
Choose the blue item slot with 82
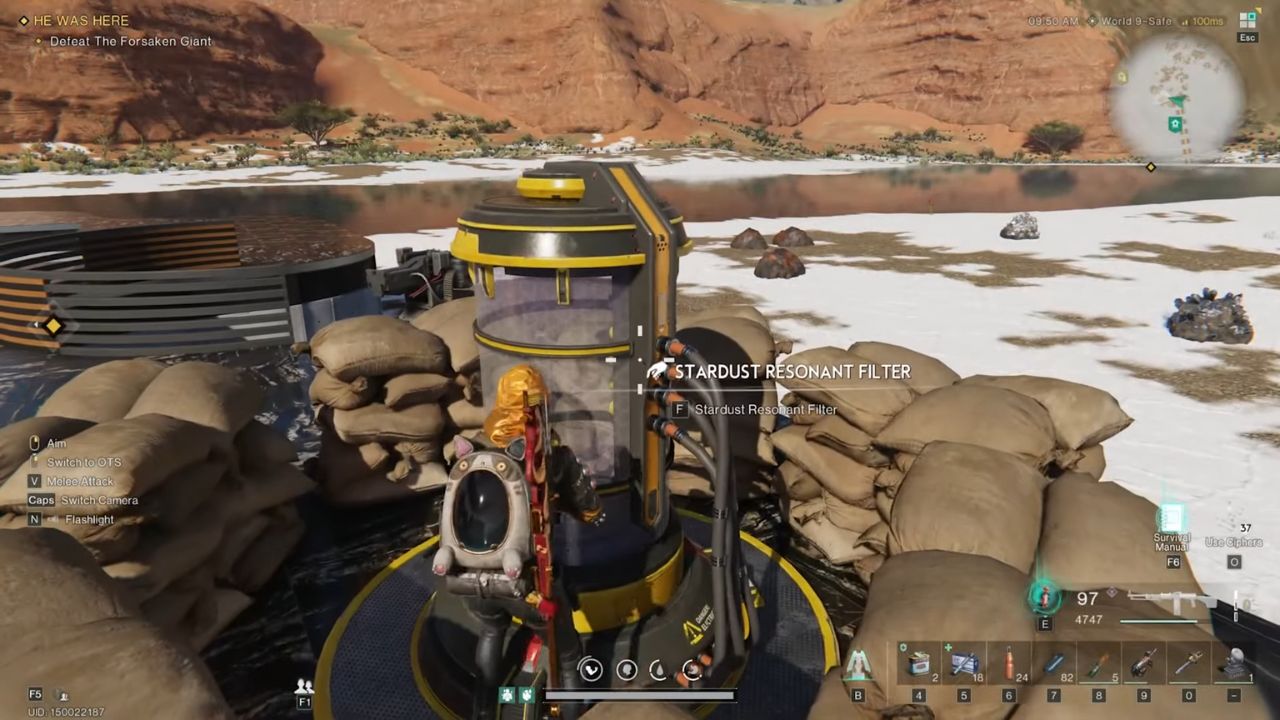point(1054,663)
